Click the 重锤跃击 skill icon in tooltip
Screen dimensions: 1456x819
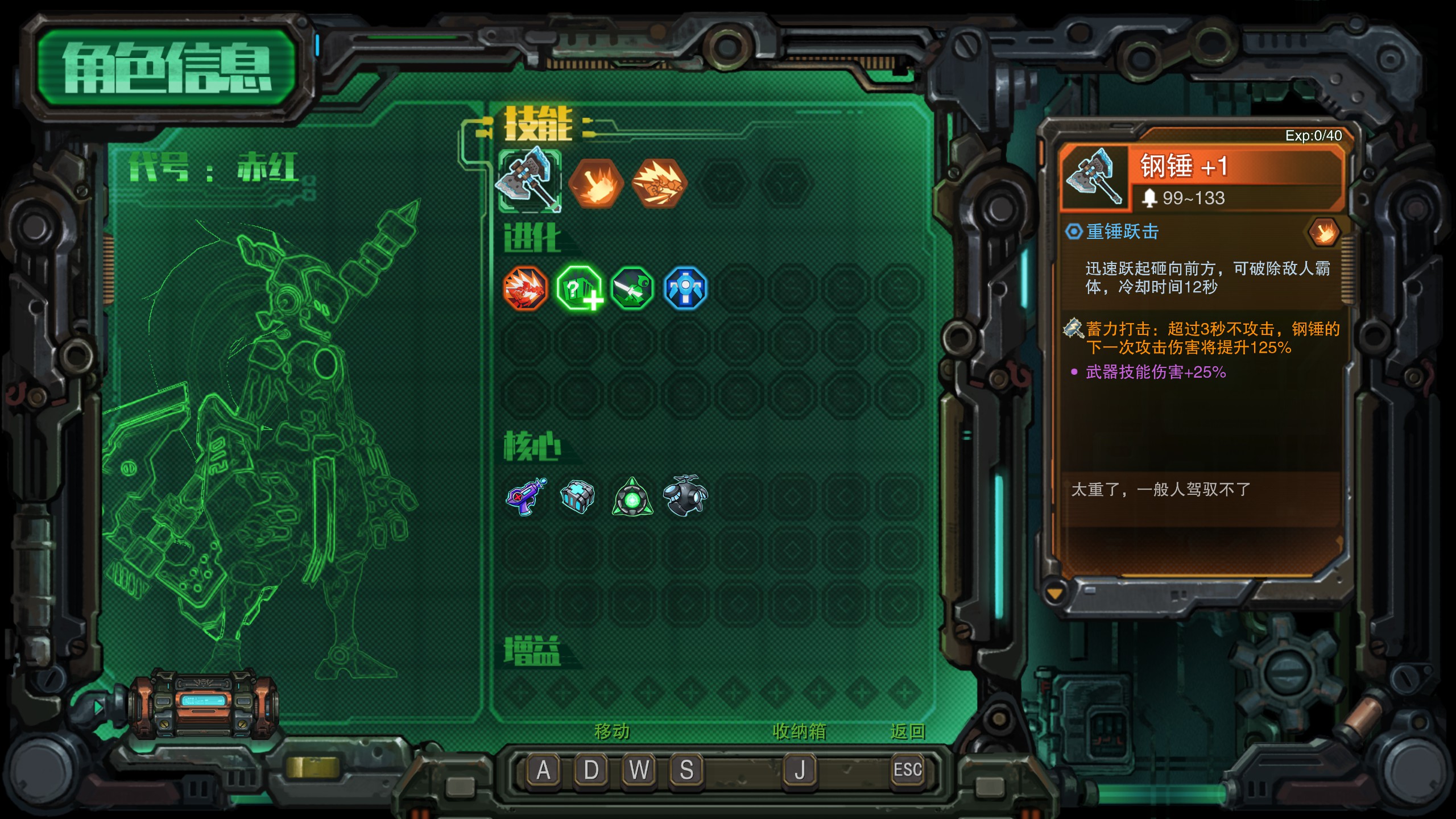[x=1323, y=232]
